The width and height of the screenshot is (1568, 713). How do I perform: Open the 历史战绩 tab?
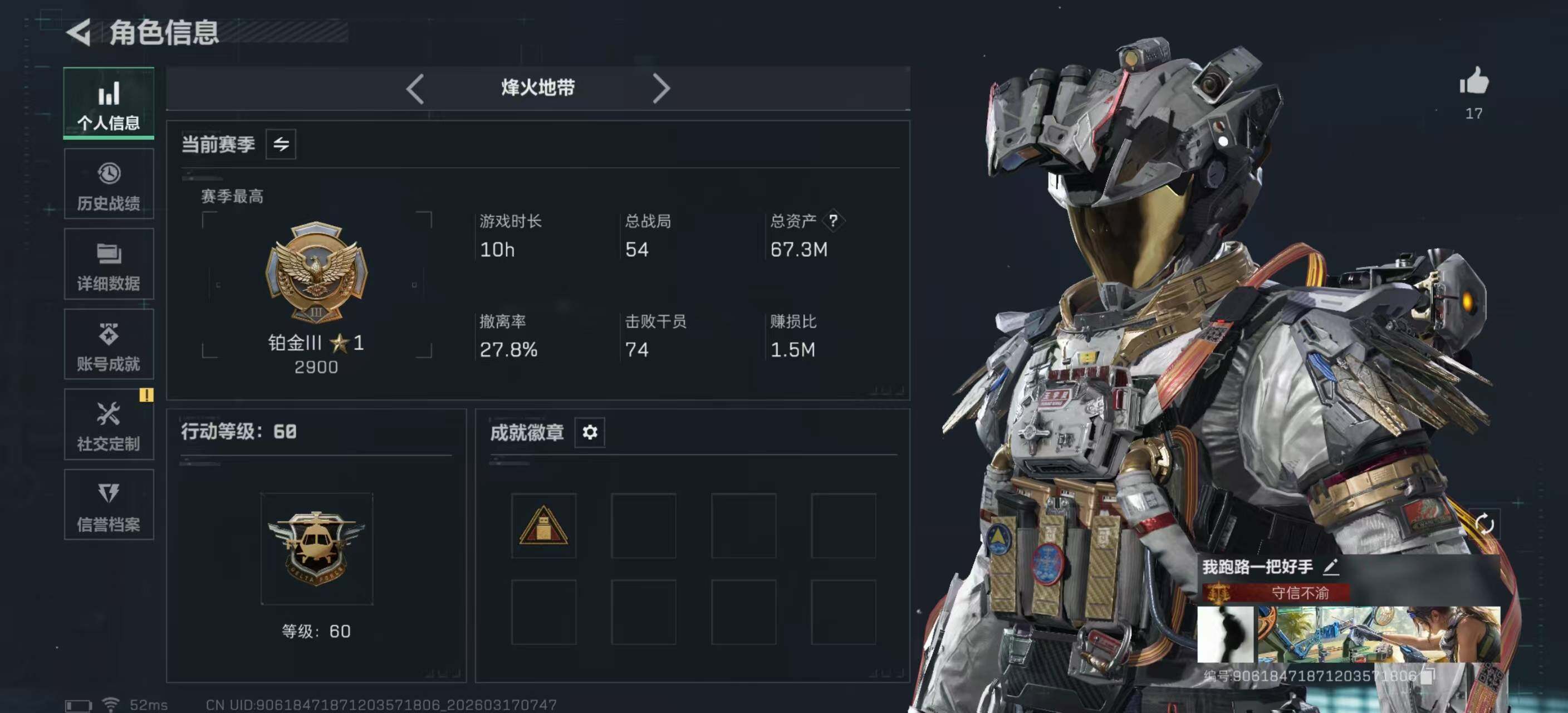coord(109,184)
